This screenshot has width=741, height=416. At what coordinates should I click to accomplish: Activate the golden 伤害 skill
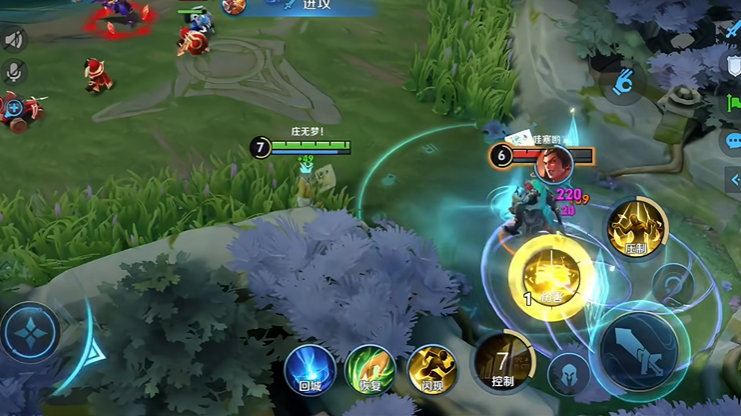(547, 273)
